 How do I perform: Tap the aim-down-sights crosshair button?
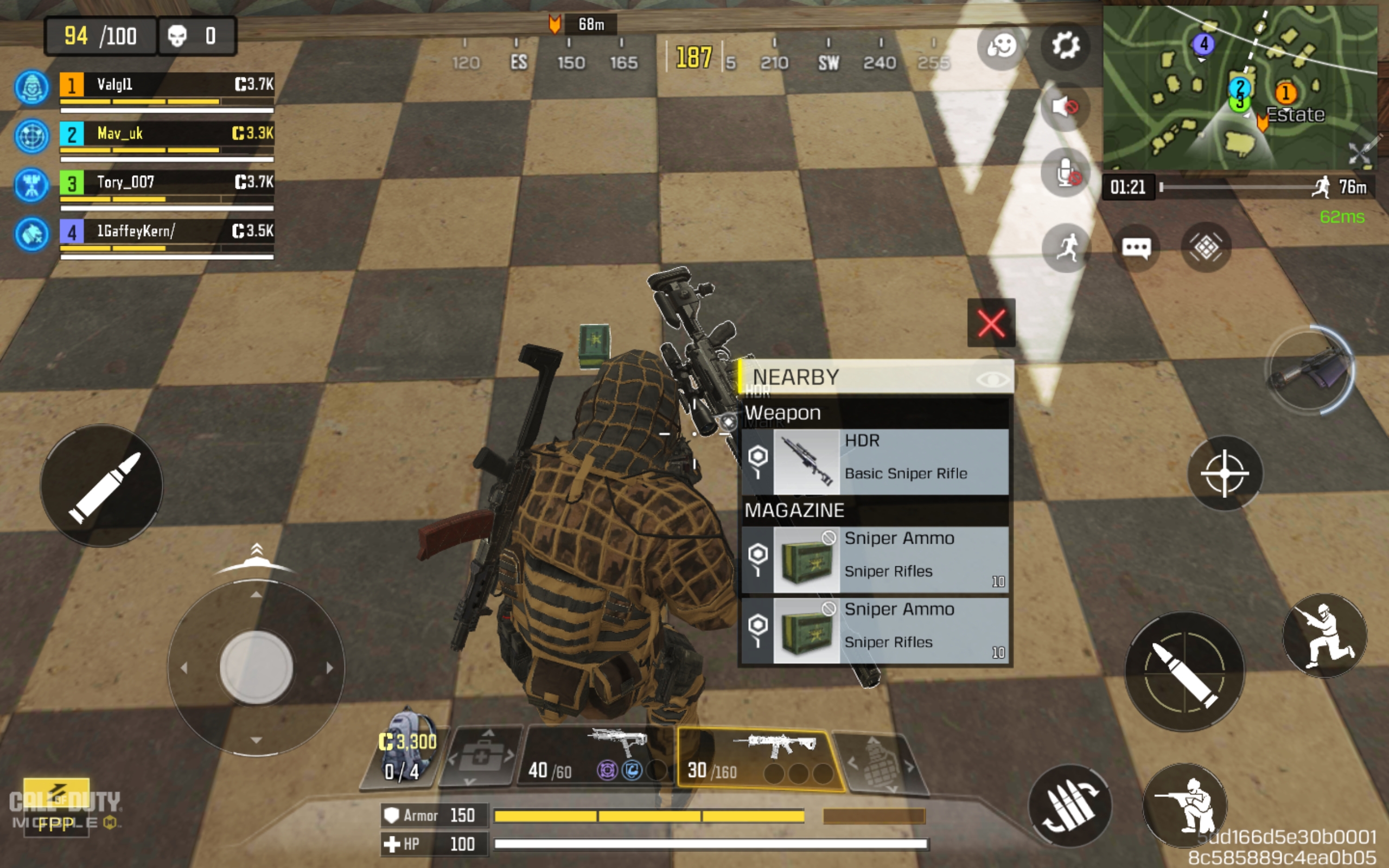1224,473
